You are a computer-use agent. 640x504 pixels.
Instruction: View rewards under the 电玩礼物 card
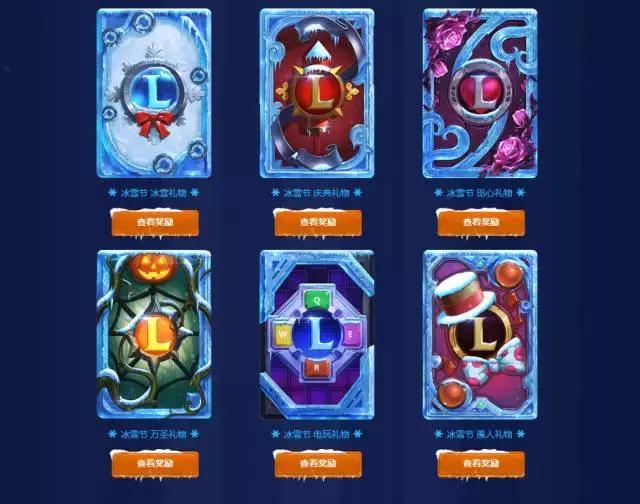(x=317, y=464)
